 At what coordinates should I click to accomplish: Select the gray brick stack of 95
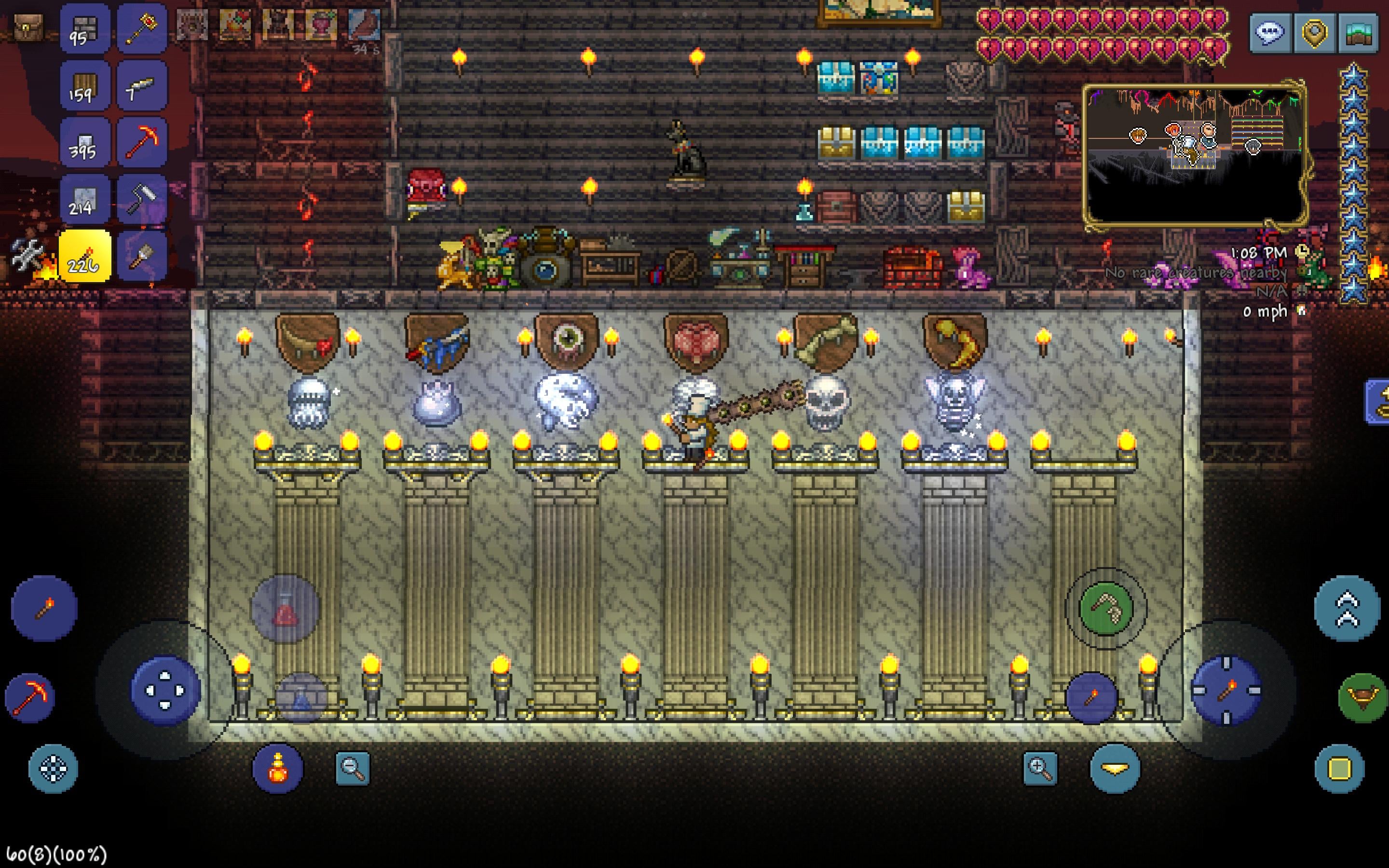[x=84, y=29]
